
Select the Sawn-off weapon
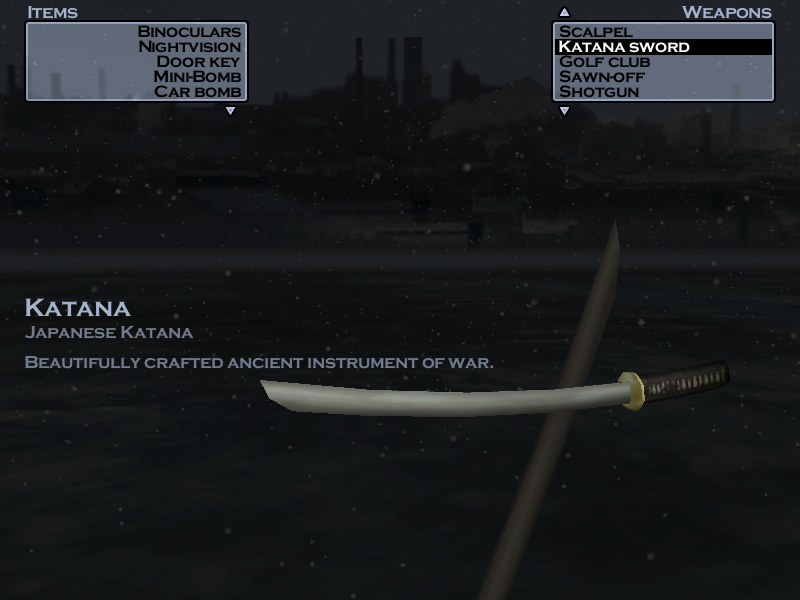coord(602,77)
